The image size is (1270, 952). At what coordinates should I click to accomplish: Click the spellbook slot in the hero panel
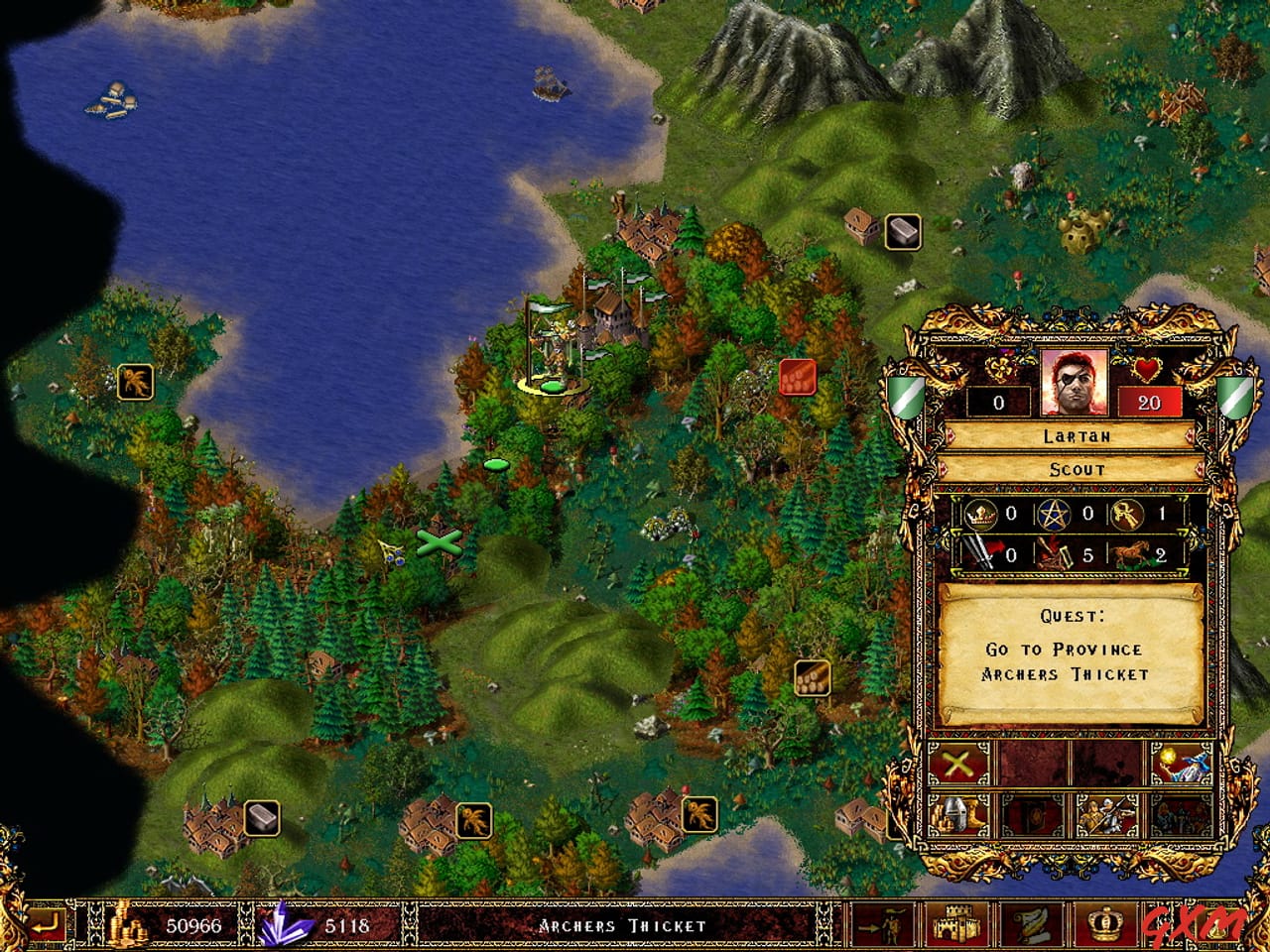1032,813
